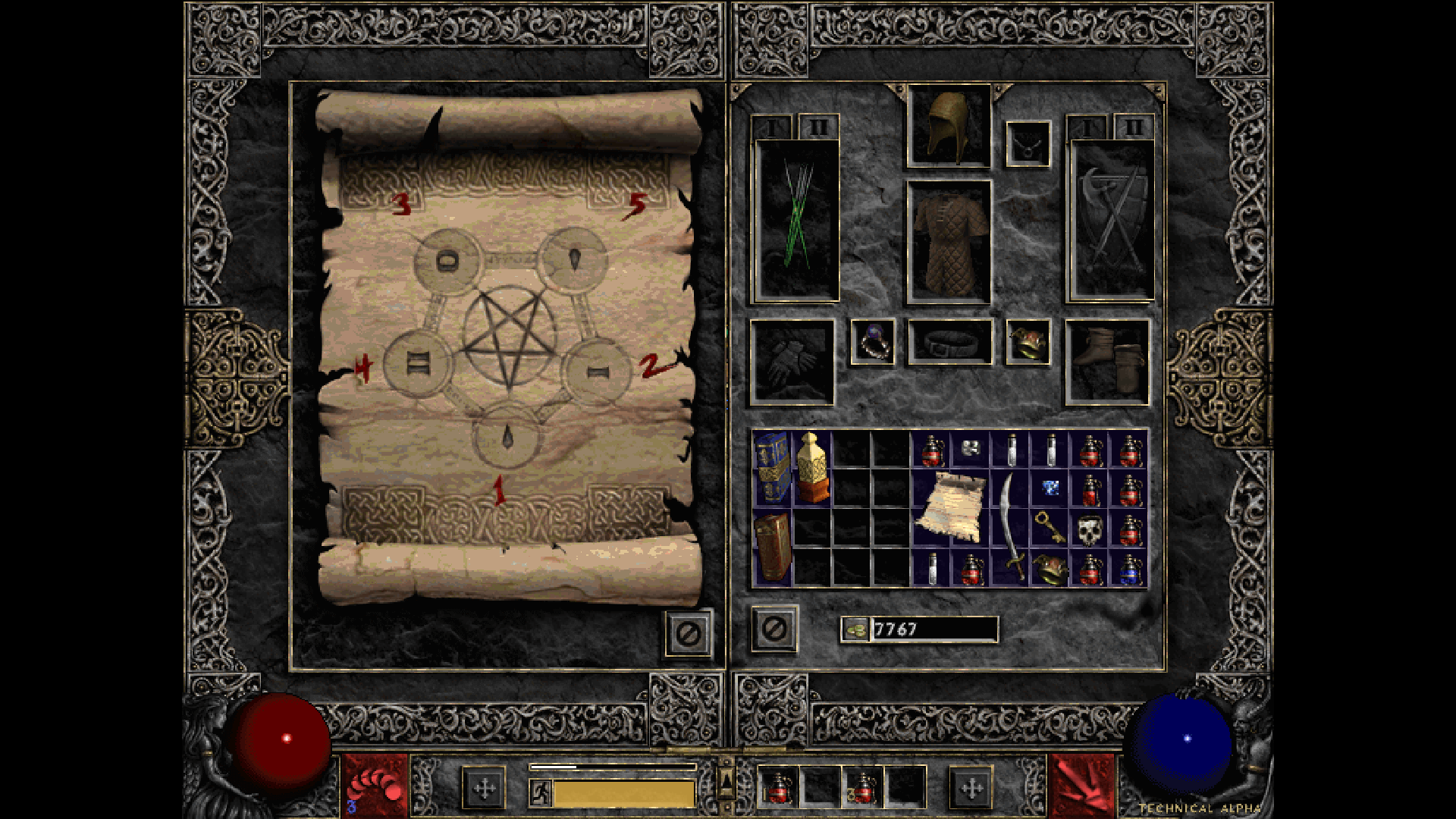Screen dimensions: 1456x819
Task: Pick up the parchment scroll in inventory
Action: click(951, 507)
